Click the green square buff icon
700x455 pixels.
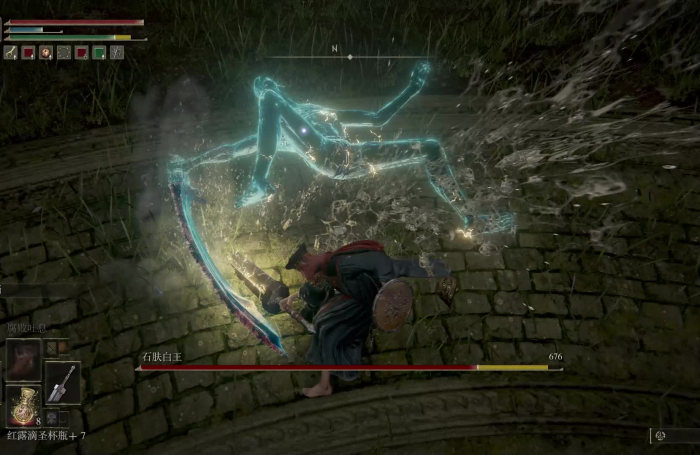click(x=100, y=52)
